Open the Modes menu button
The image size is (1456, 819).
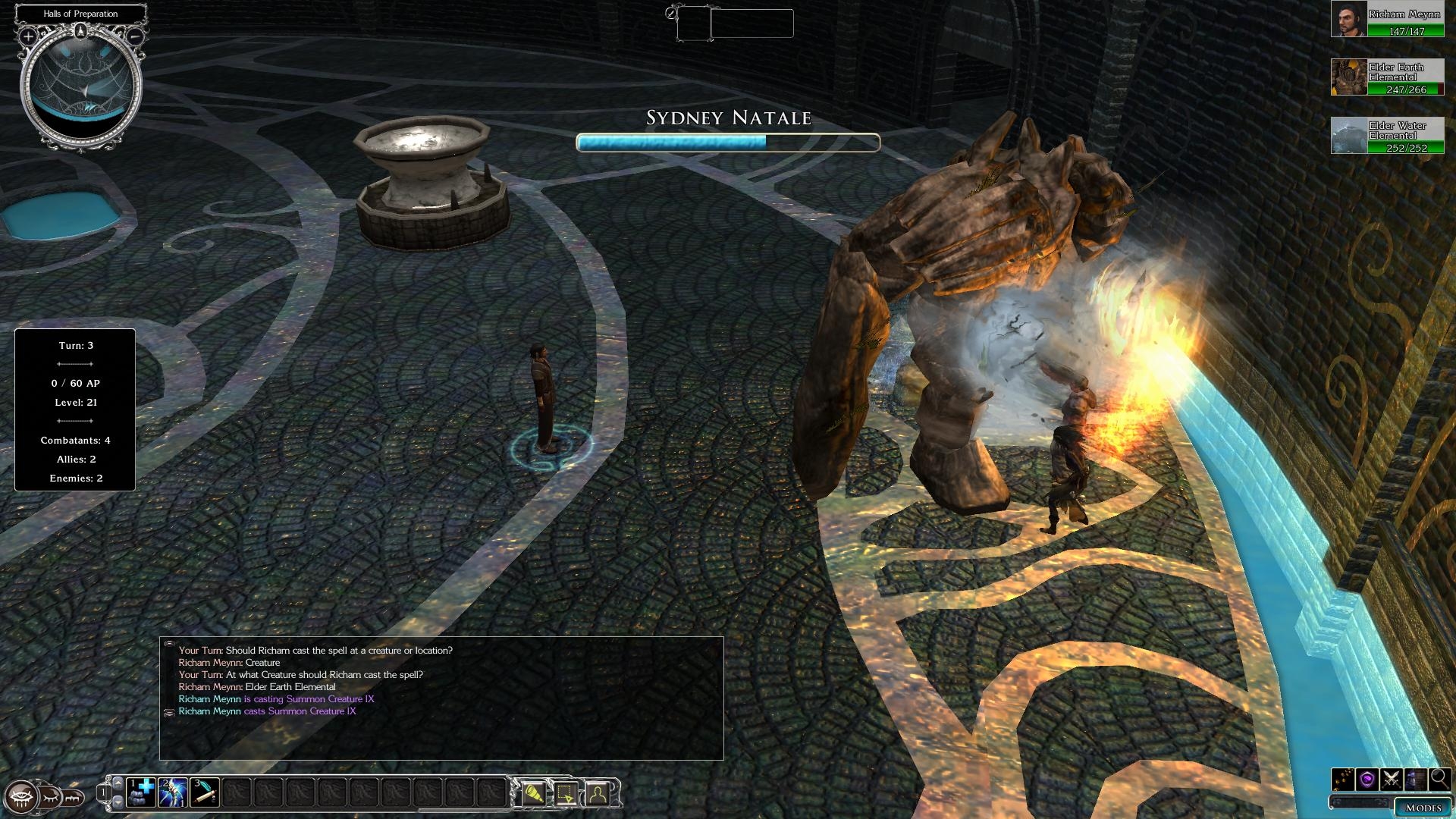click(1423, 808)
